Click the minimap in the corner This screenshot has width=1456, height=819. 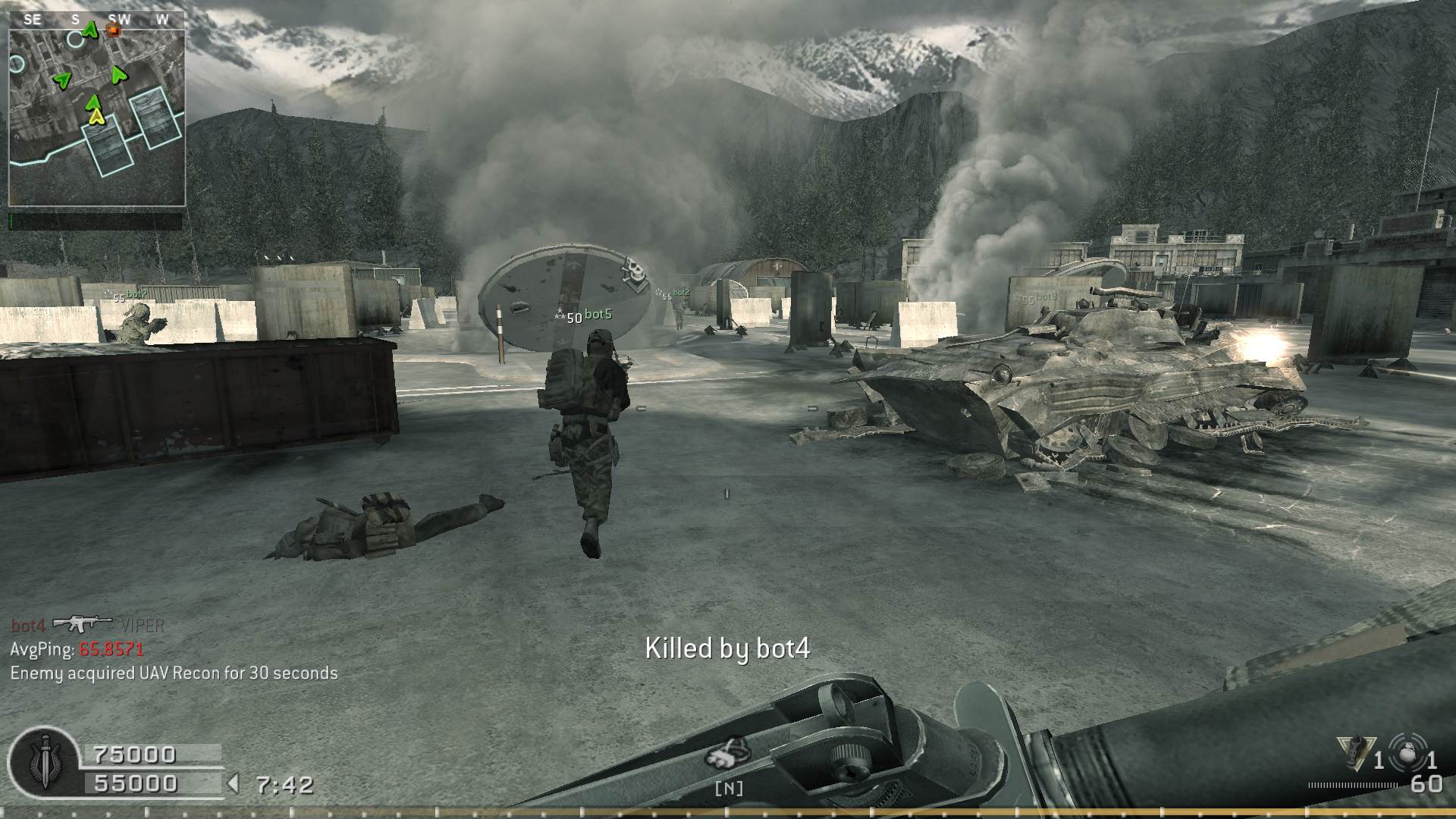click(x=96, y=108)
